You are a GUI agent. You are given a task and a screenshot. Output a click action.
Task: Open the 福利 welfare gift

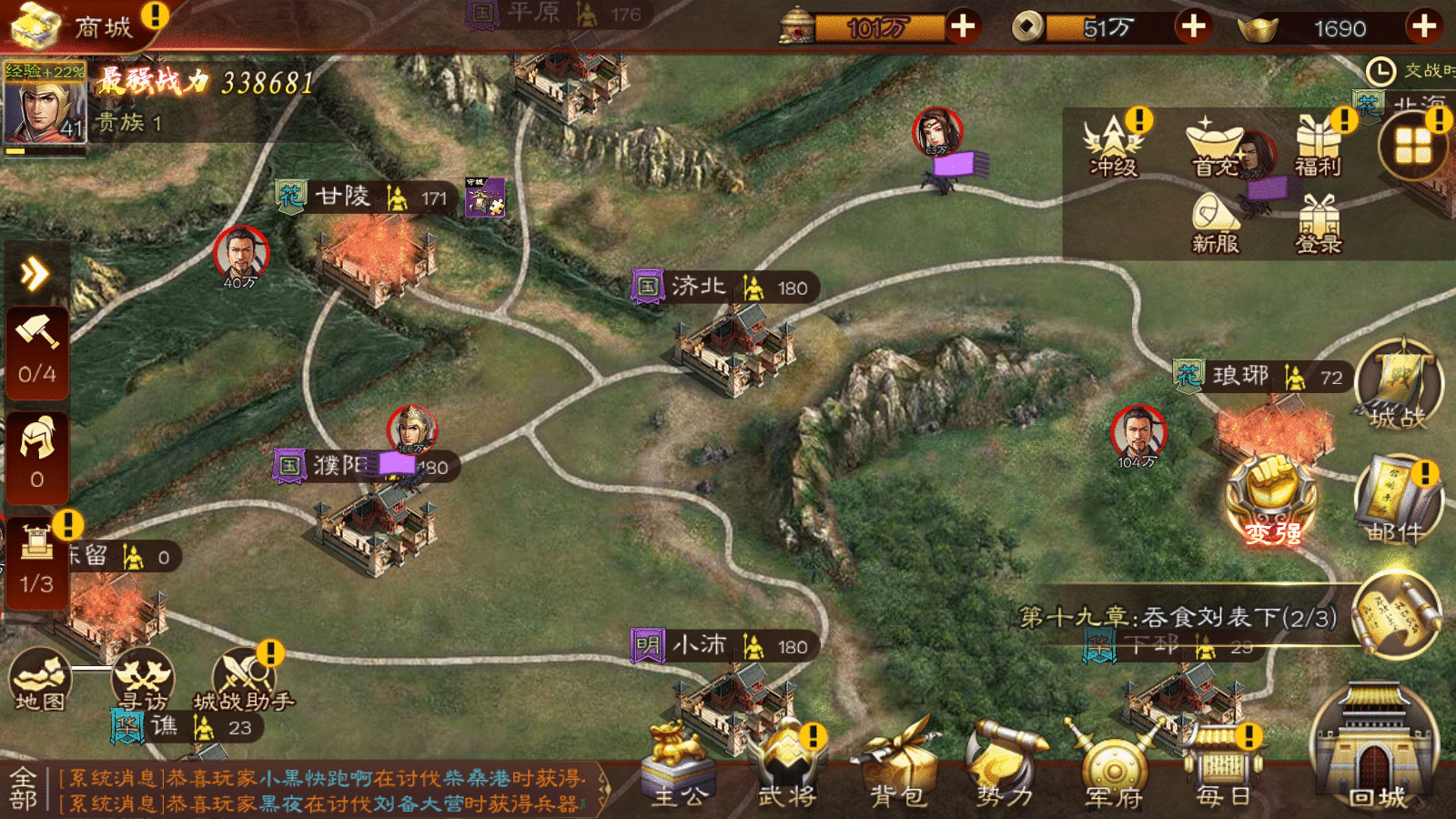(1319, 146)
